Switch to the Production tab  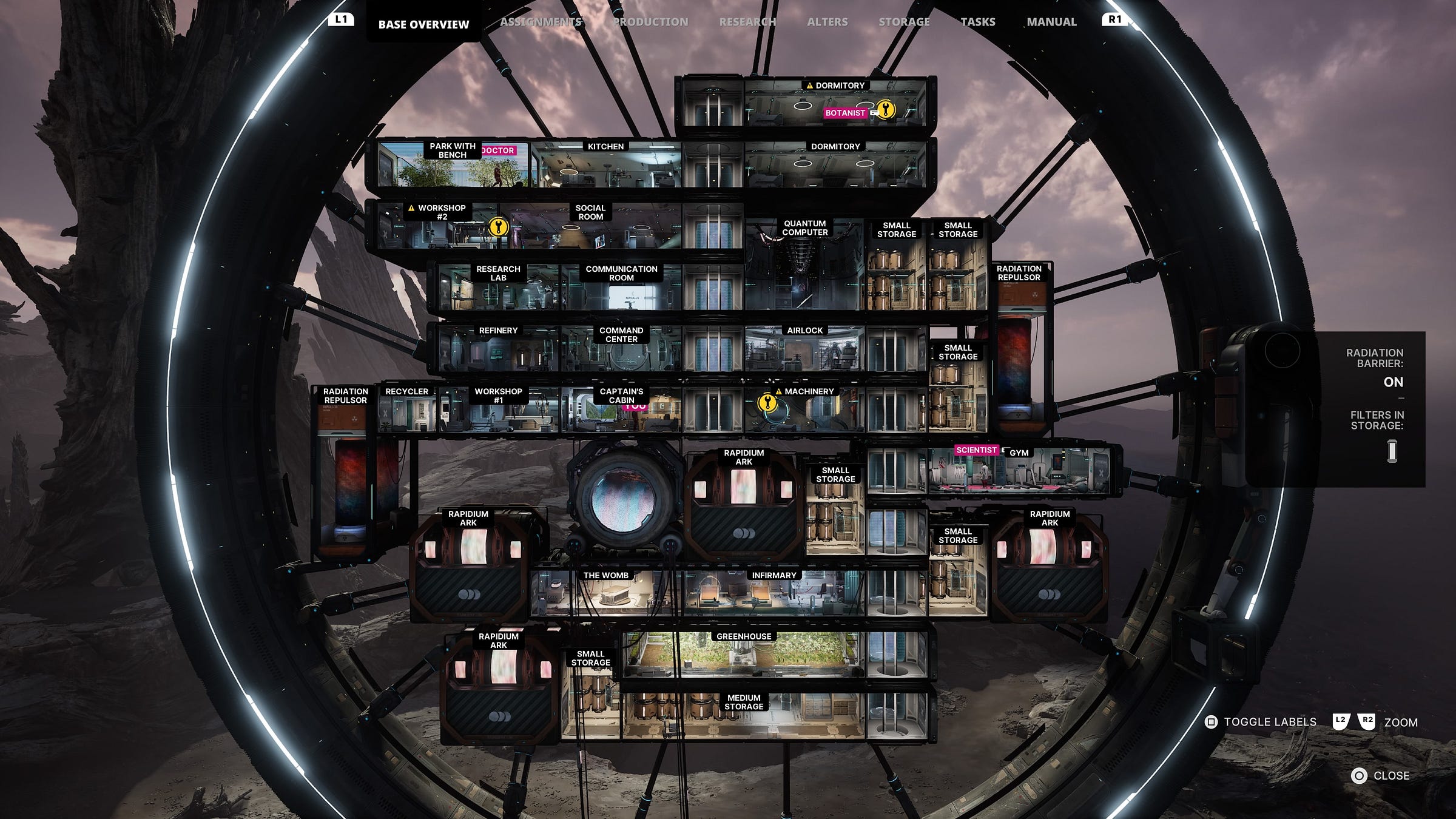click(x=649, y=21)
